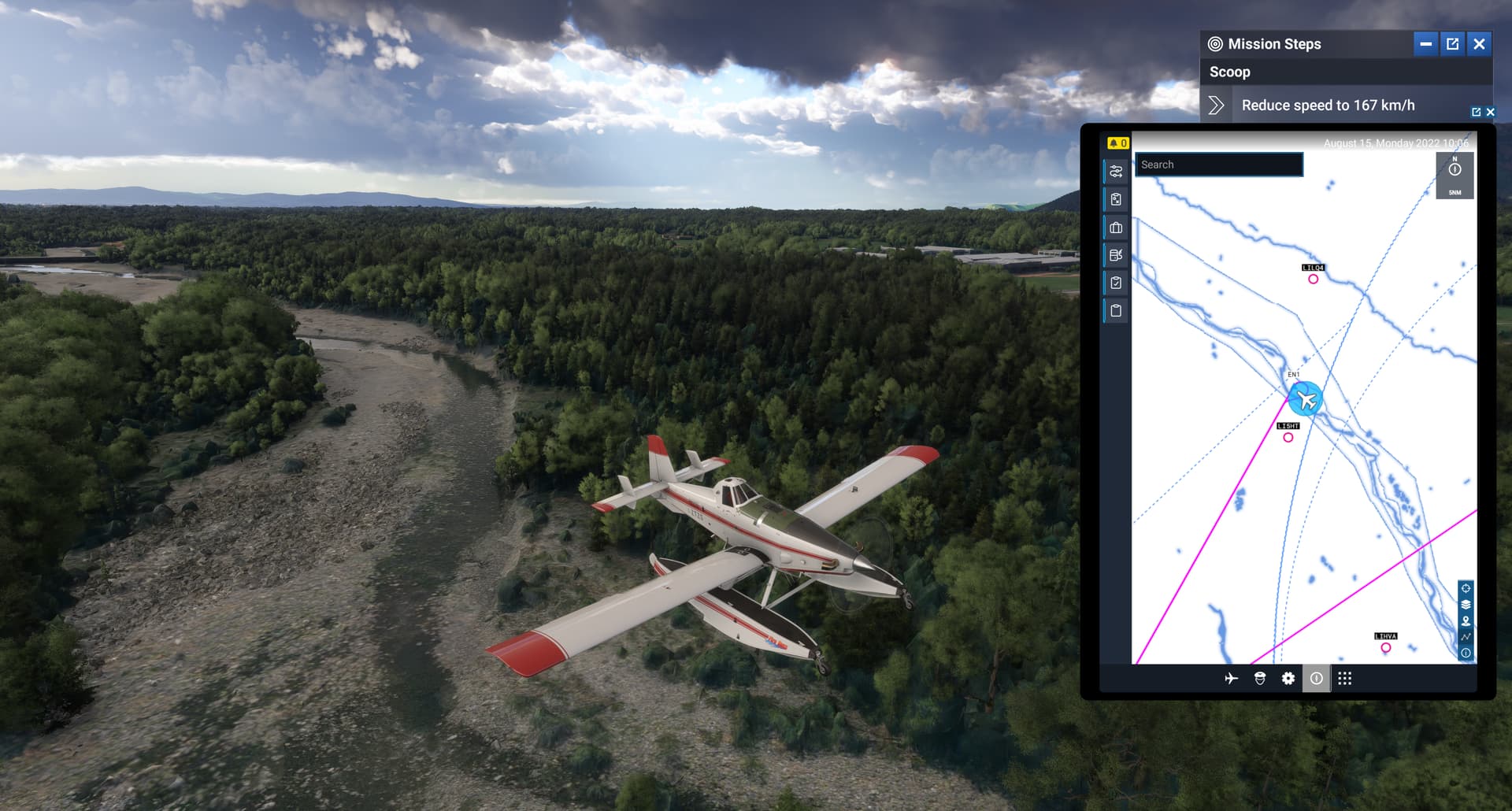Image resolution: width=1512 pixels, height=811 pixels.
Task: Select the airplane icon in the tablet bottom bar
Action: (x=1230, y=678)
